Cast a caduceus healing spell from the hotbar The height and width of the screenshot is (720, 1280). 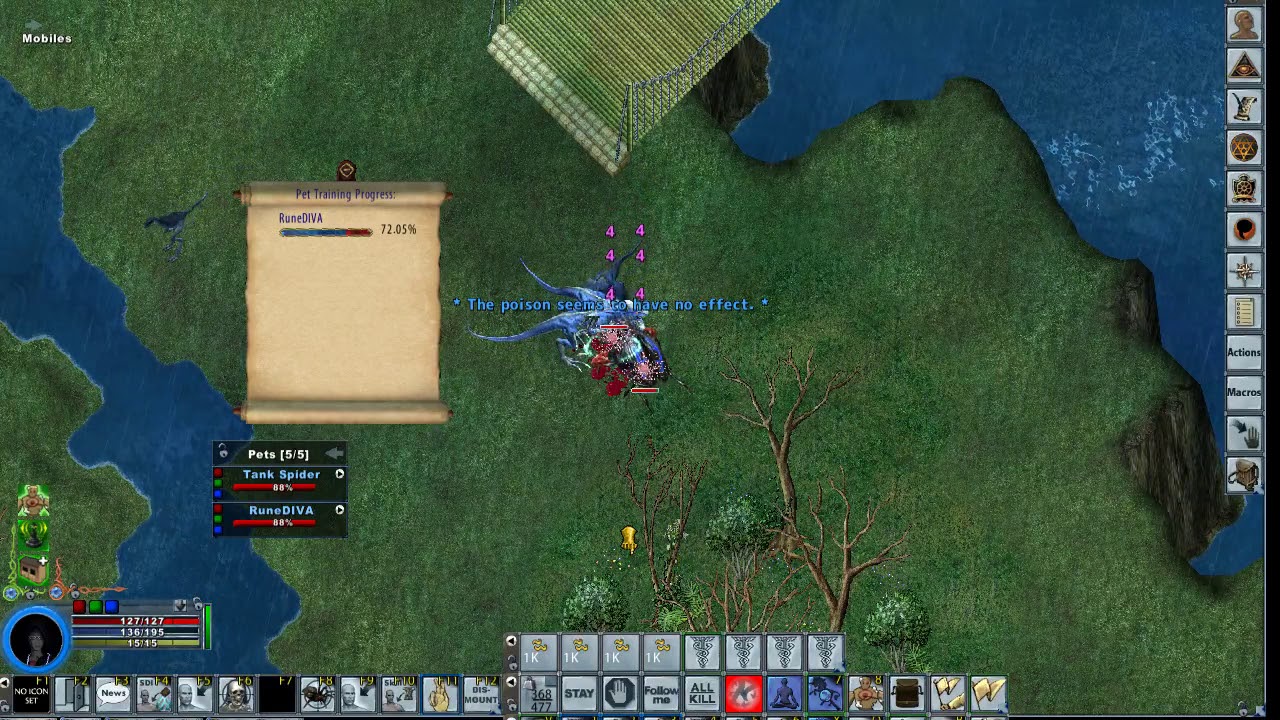point(703,651)
